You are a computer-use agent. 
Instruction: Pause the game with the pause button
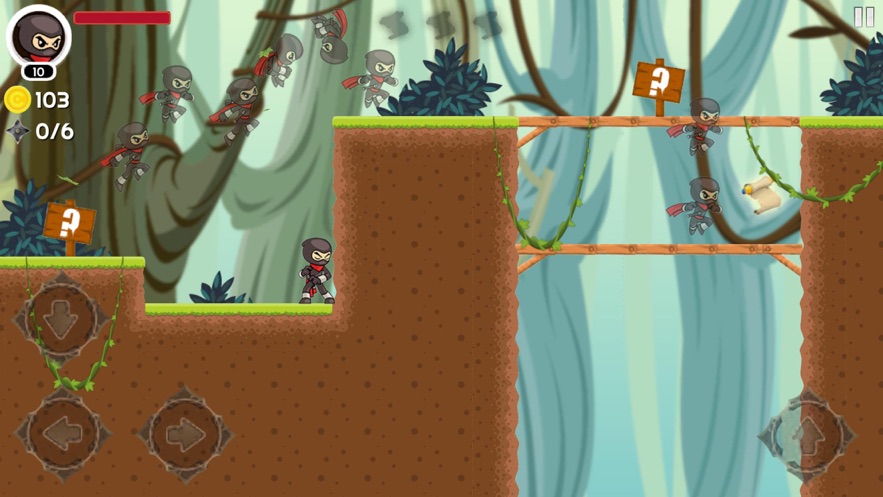click(864, 17)
